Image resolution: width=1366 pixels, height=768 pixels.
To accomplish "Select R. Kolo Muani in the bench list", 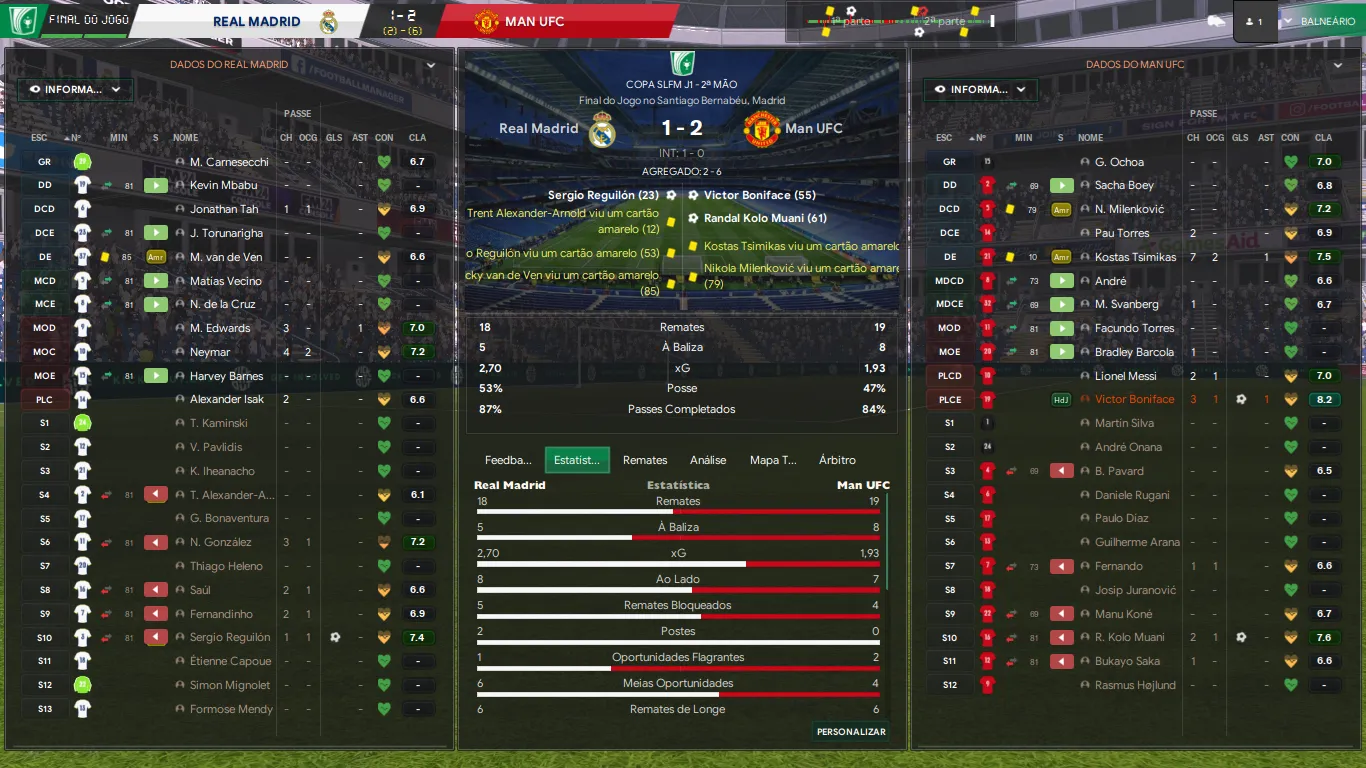I will click(x=1129, y=637).
